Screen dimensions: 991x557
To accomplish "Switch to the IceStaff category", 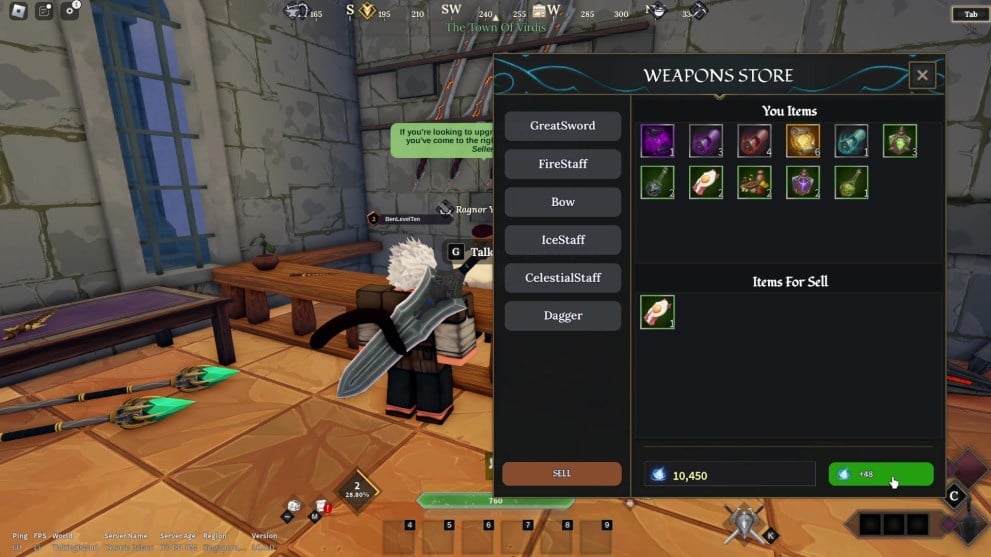I will (x=562, y=240).
